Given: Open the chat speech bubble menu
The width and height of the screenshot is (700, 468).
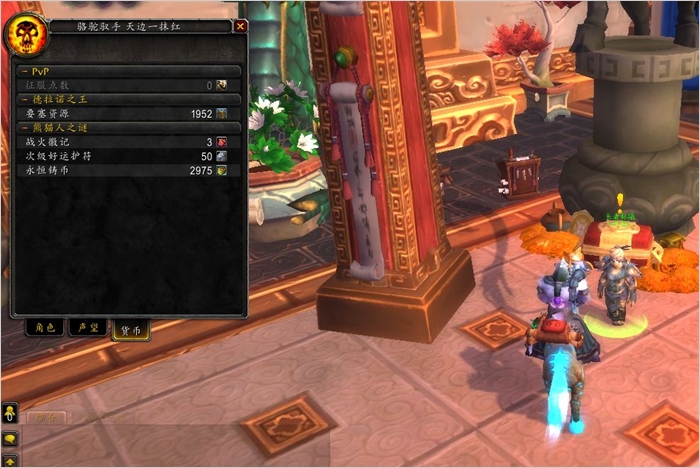Looking at the screenshot, I should [9, 438].
